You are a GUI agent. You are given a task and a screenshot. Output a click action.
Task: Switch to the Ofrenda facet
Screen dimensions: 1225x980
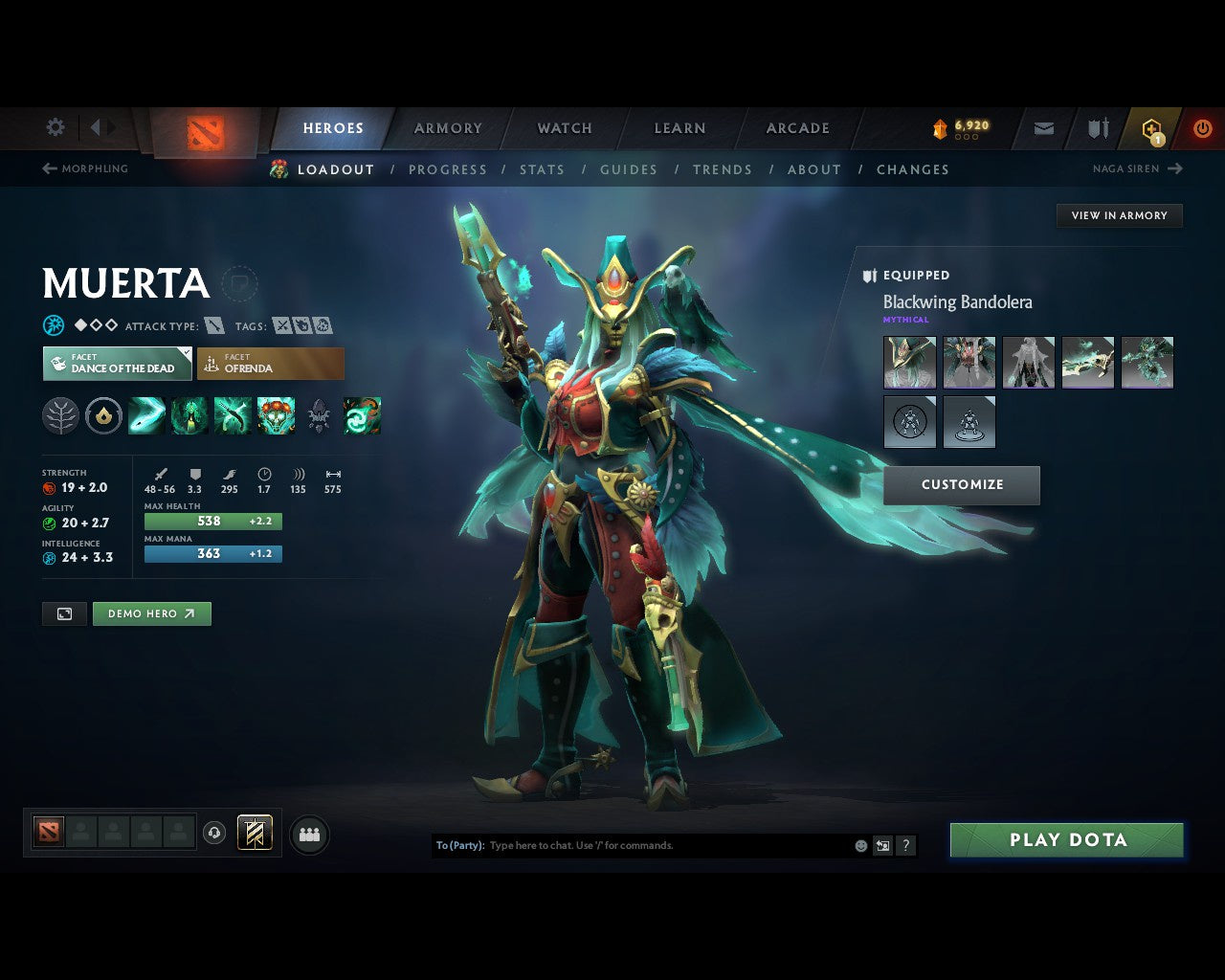pos(270,364)
